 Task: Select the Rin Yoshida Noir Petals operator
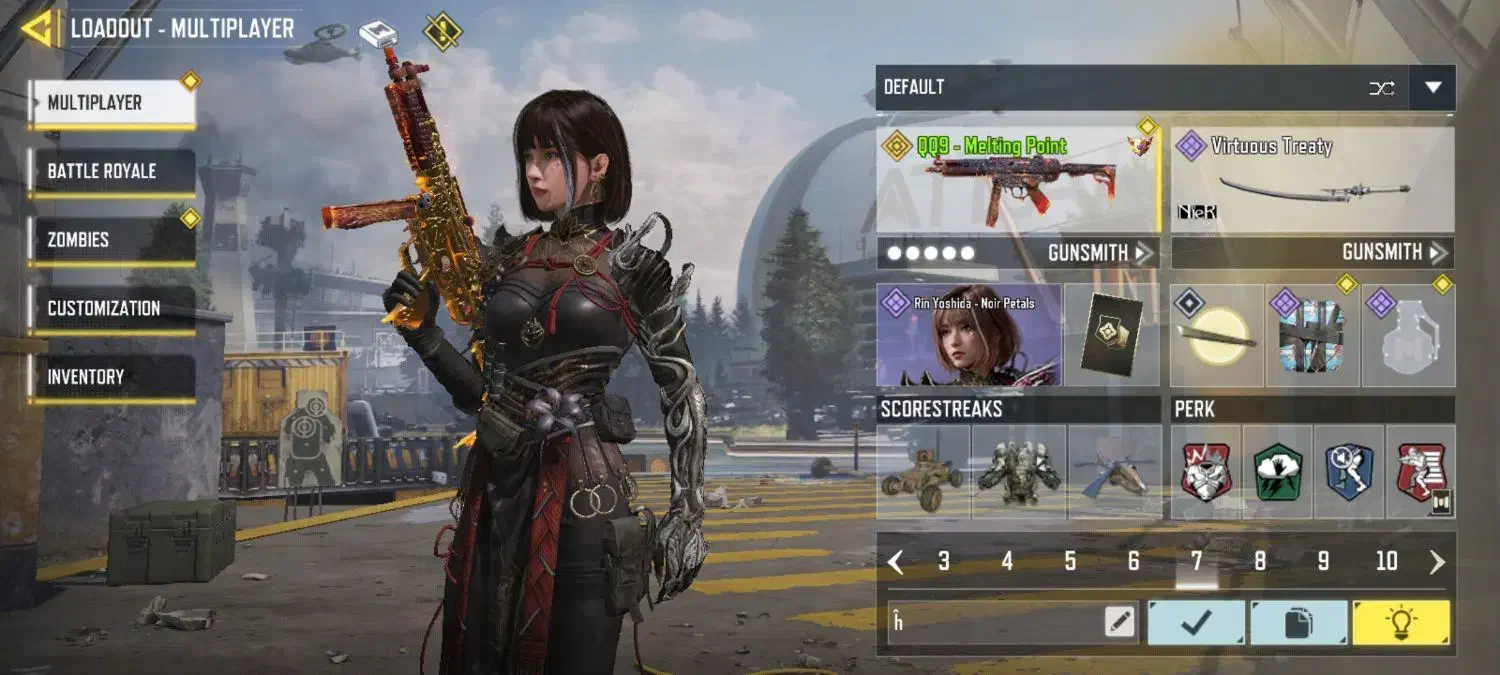click(968, 335)
